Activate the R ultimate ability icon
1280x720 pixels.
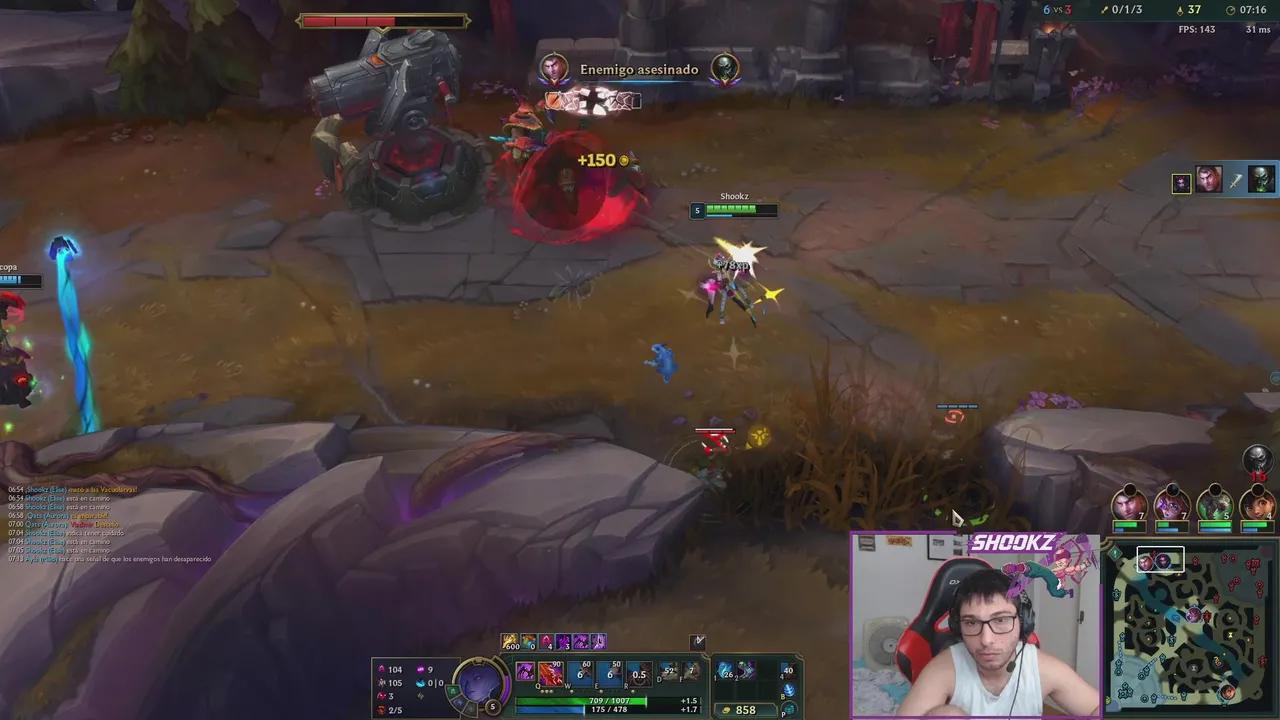(x=638, y=672)
